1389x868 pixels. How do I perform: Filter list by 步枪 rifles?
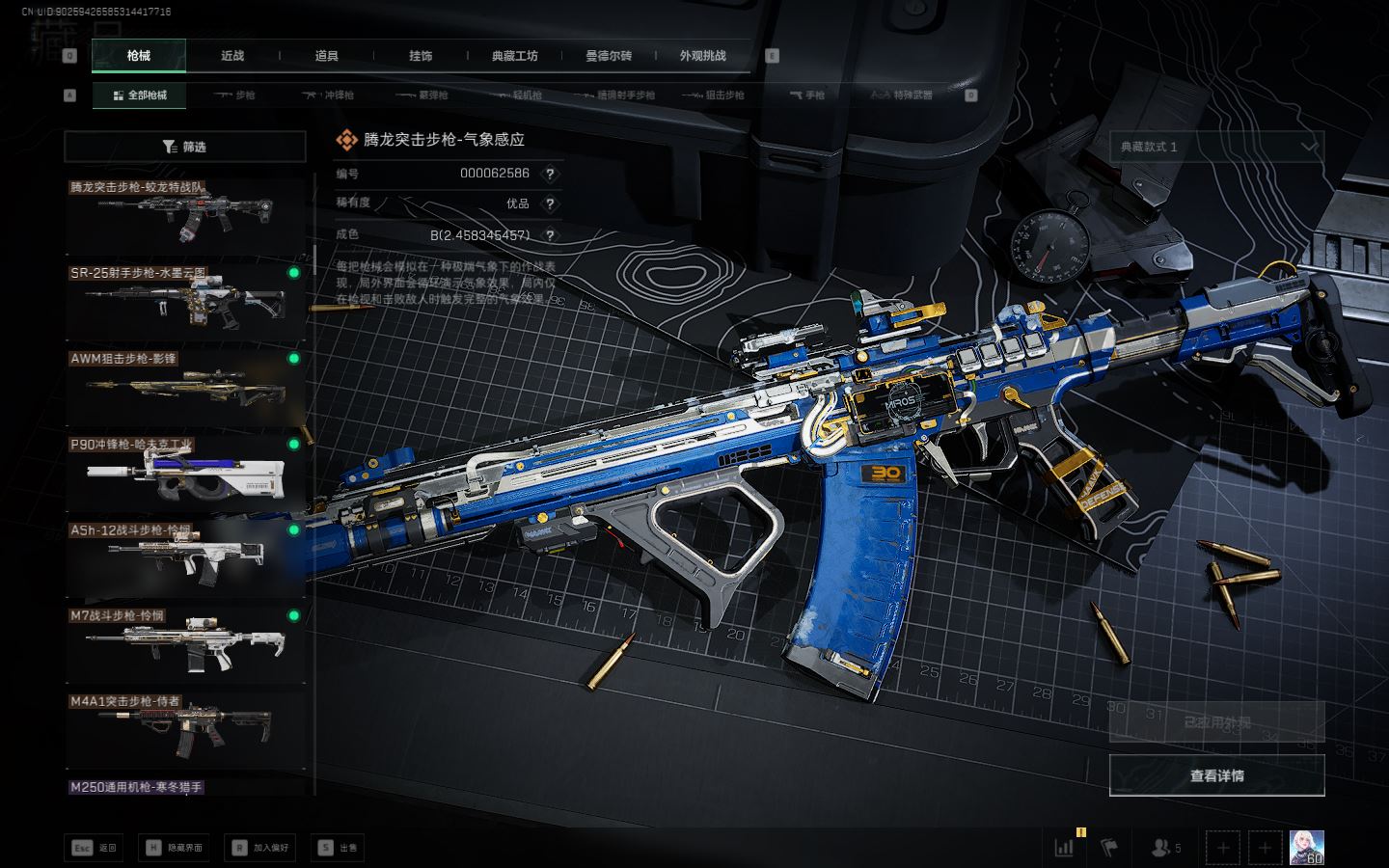click(234, 95)
